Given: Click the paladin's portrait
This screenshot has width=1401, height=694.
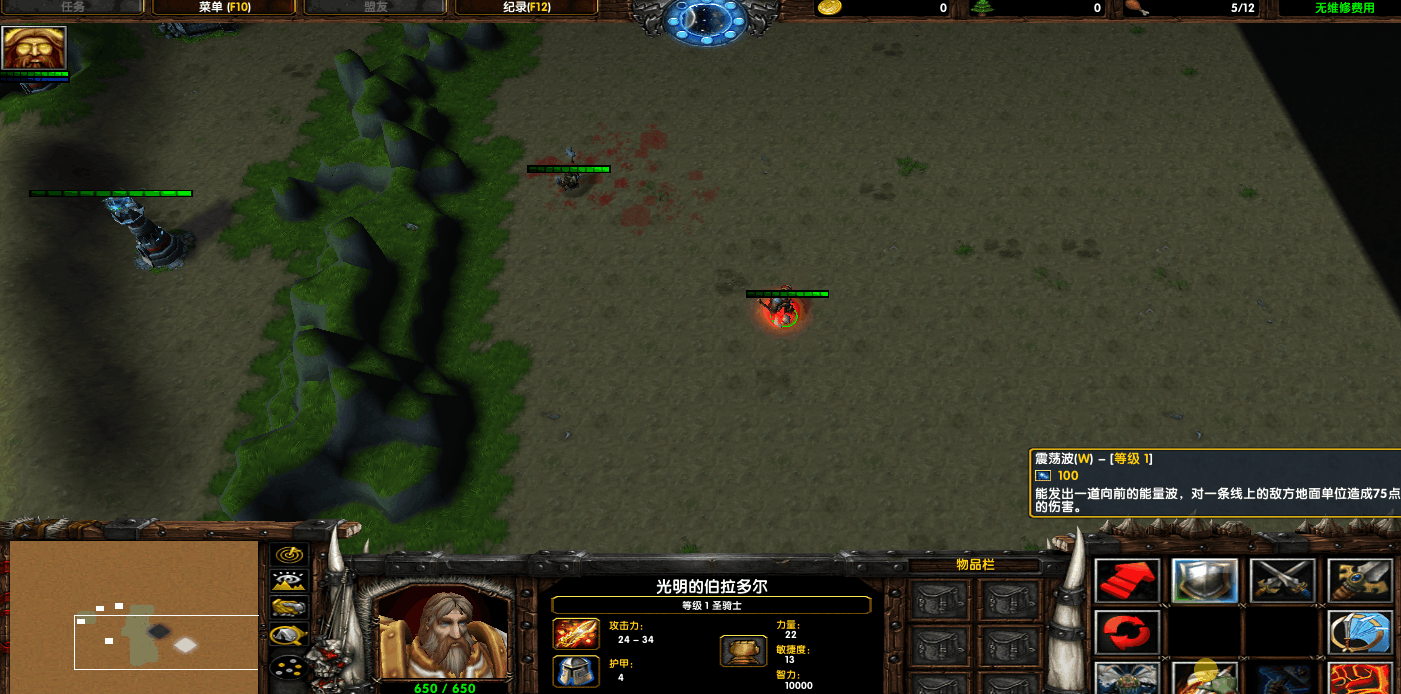Looking at the screenshot, I should [442, 632].
